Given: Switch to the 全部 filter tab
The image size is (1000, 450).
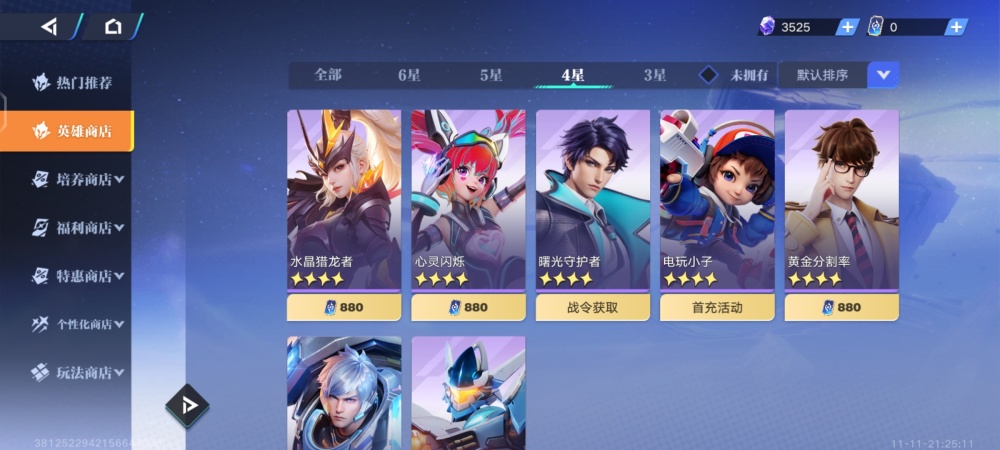Looking at the screenshot, I should click(x=328, y=75).
